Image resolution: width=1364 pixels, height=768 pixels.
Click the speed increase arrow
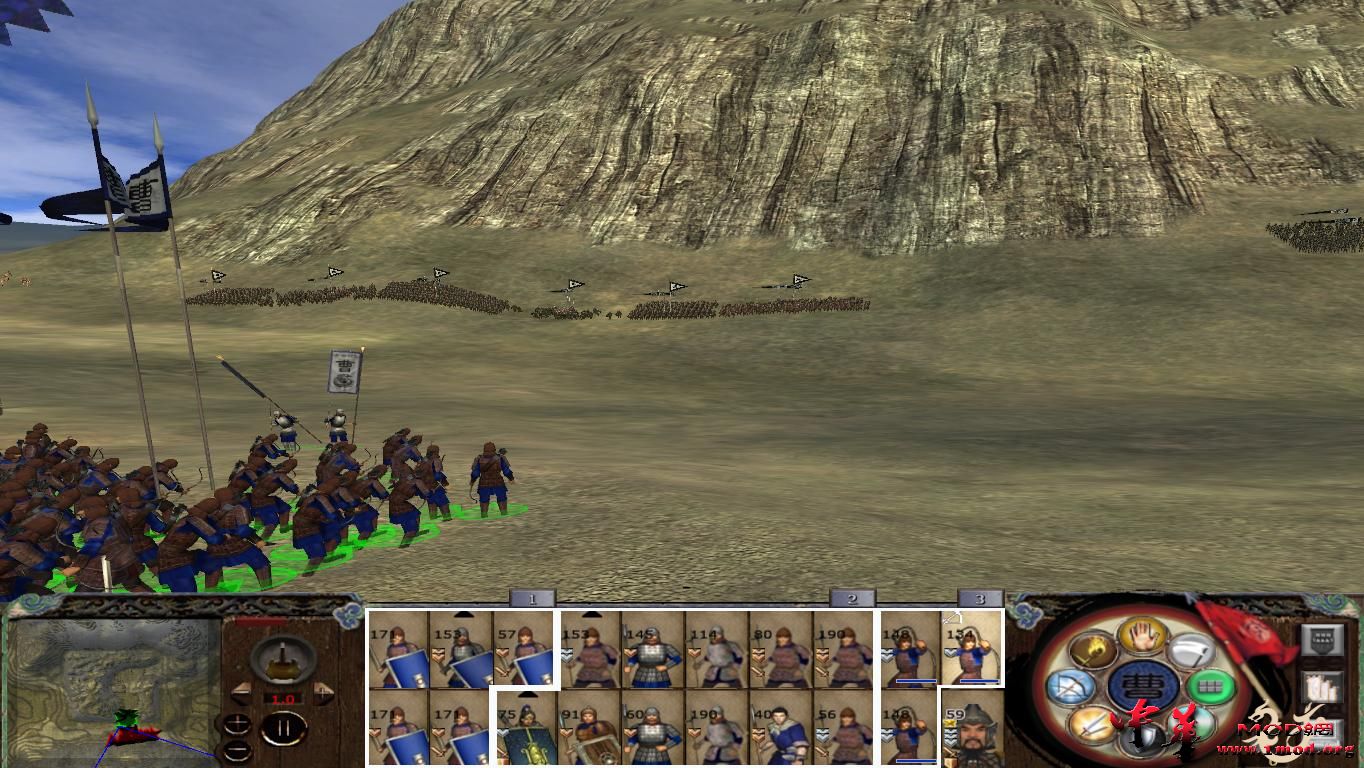pos(324,693)
